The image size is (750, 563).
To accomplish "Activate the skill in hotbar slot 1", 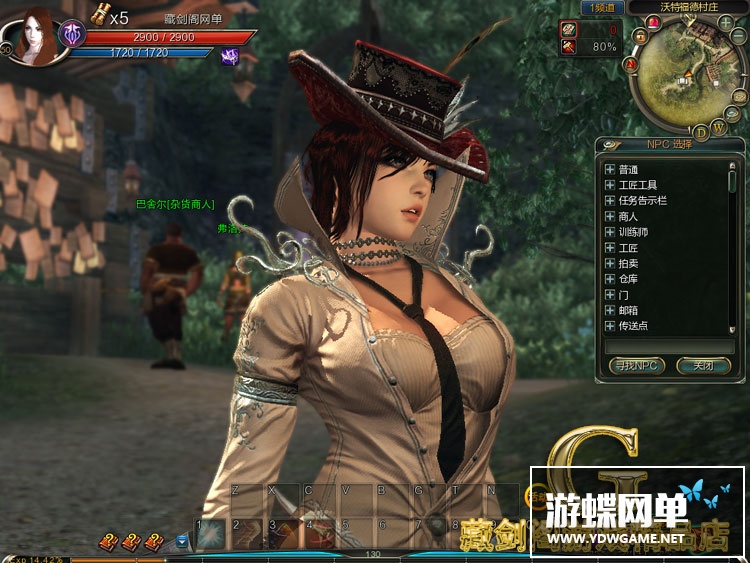I will point(211,534).
